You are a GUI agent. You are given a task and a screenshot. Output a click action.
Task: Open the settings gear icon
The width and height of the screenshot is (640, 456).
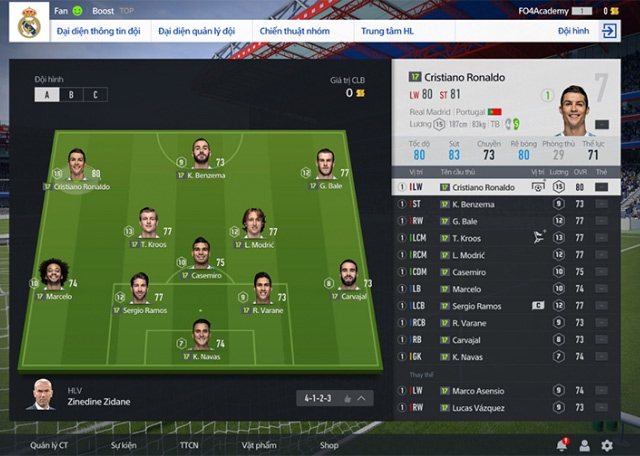tap(607, 445)
